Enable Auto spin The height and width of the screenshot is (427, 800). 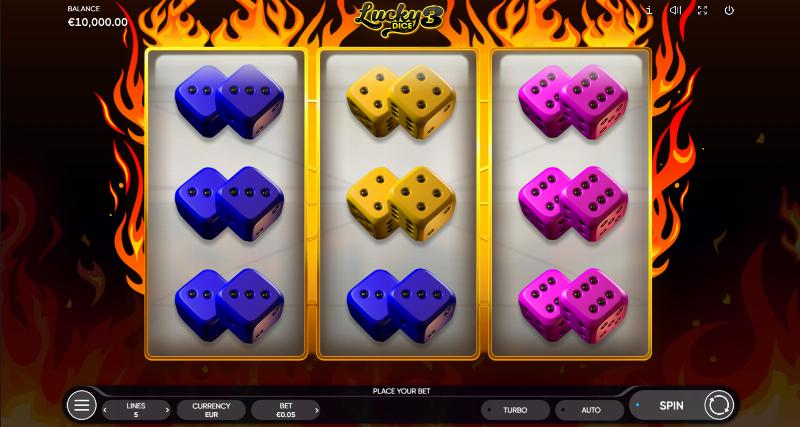click(x=590, y=410)
